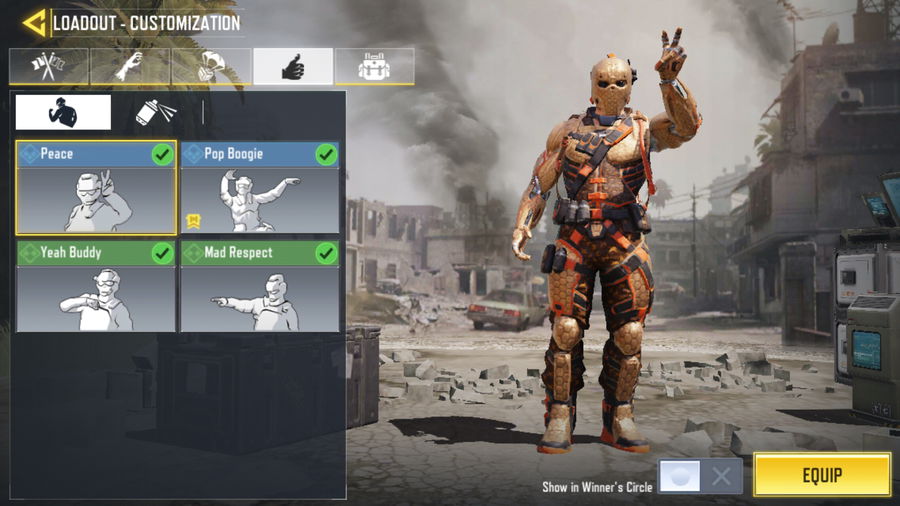This screenshot has width=900, height=506.
Task: Pick the Yeah Buddy emote
Action: (96, 286)
